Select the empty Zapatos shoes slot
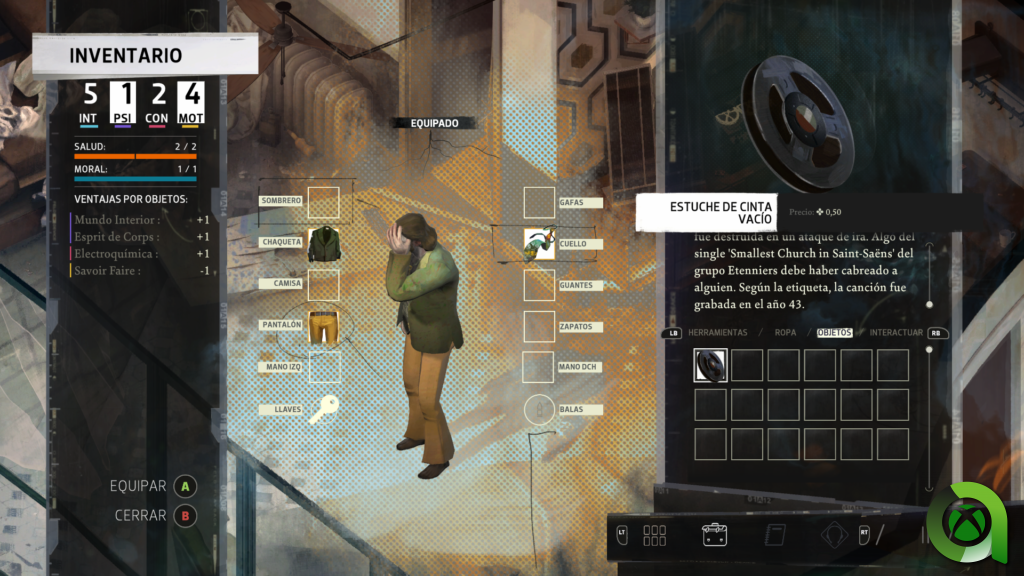 click(x=540, y=326)
